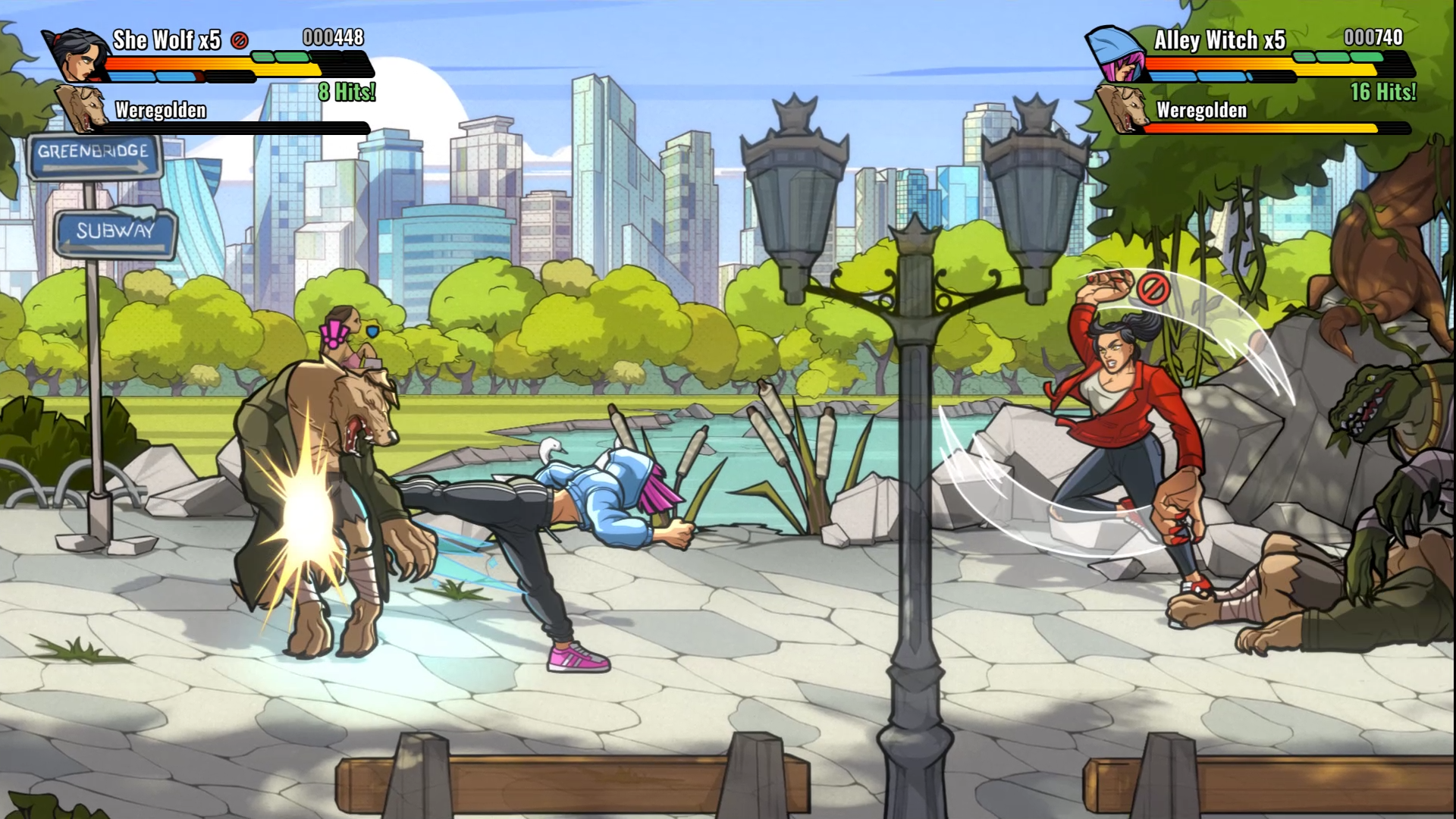
Task: Select the Alley Witch player portrait
Action: 1117,55
